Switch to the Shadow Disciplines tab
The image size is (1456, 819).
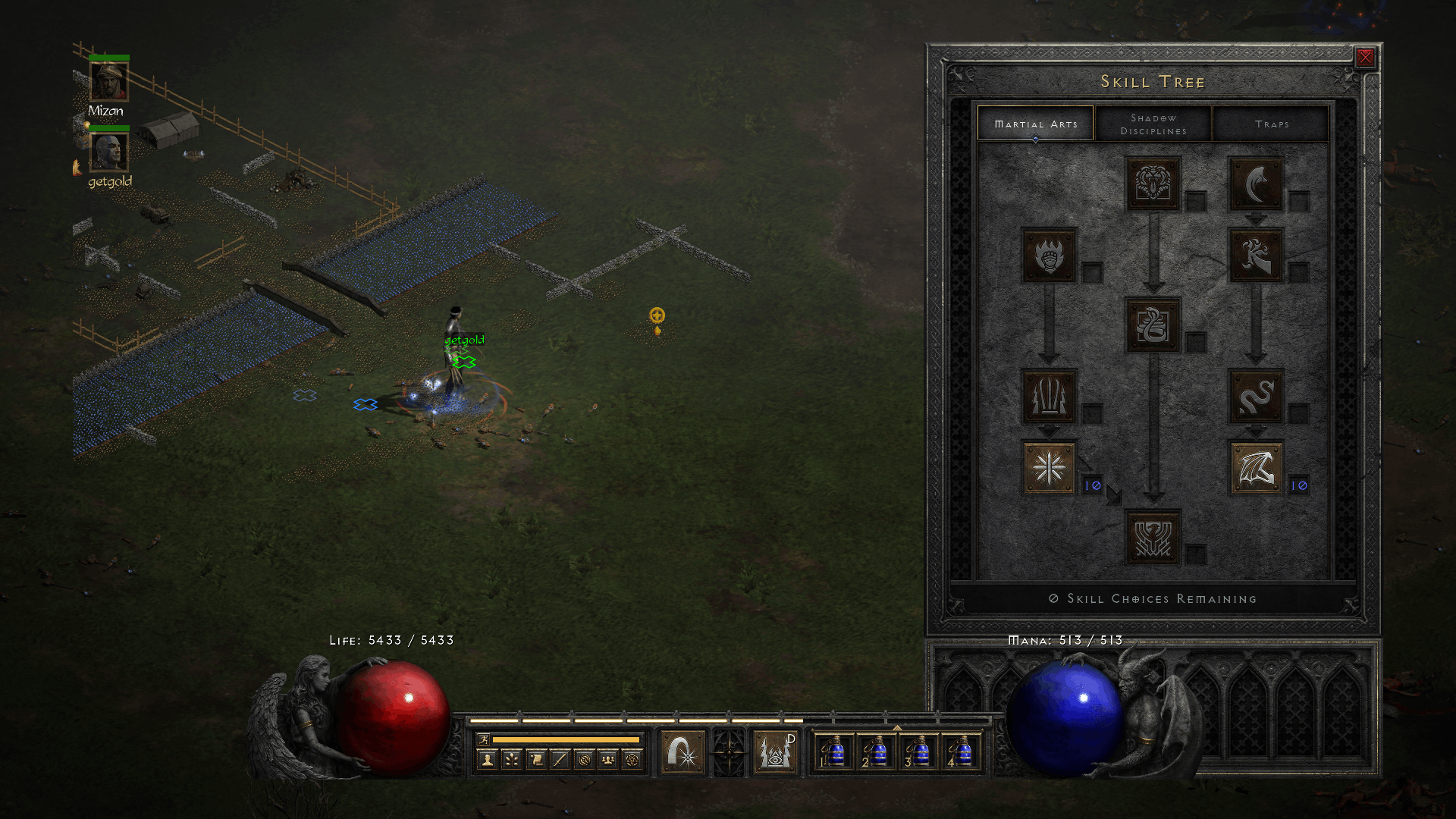point(1153,124)
